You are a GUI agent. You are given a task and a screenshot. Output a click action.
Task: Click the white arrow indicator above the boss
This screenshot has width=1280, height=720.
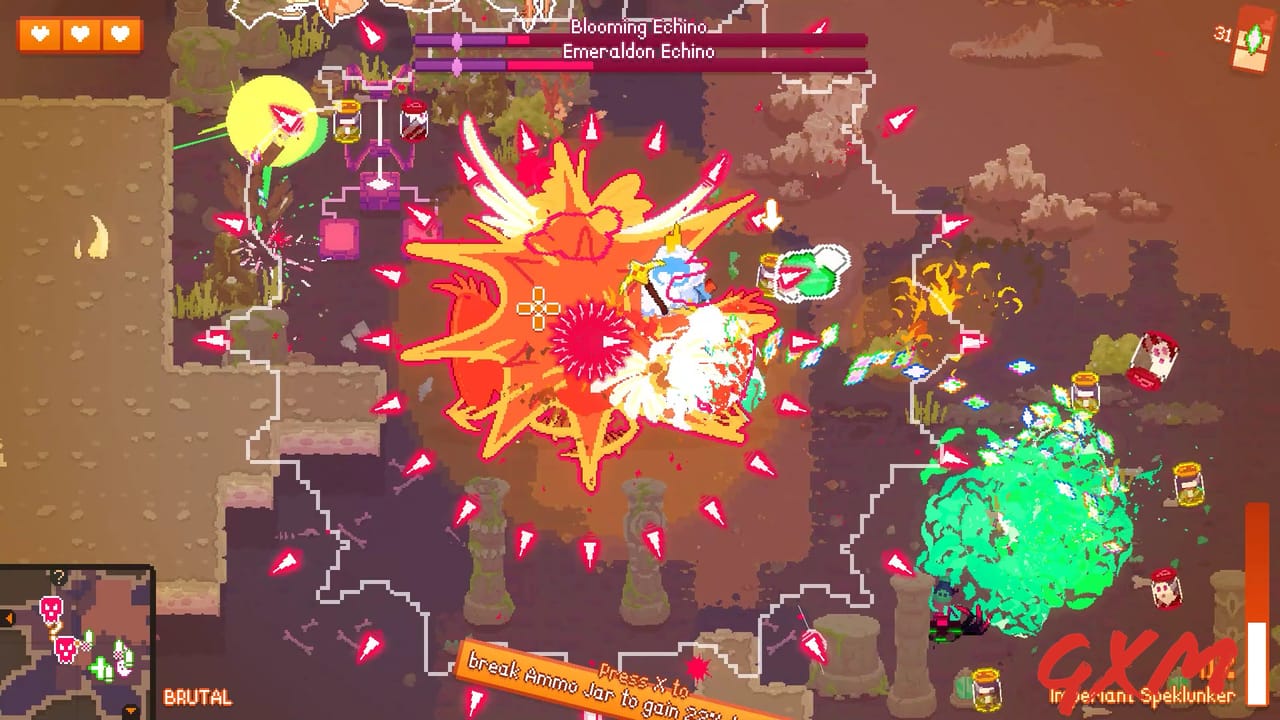click(770, 213)
